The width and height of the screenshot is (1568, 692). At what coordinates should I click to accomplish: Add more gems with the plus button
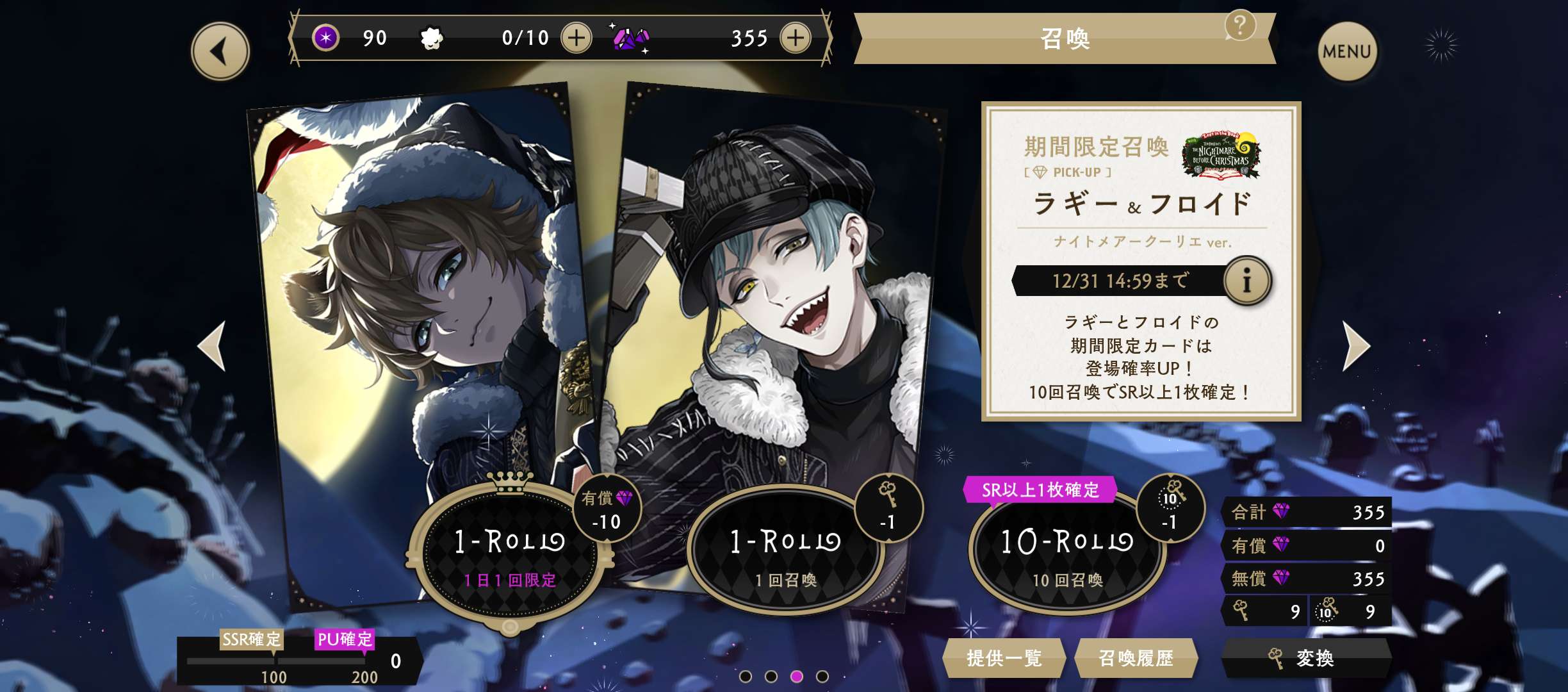coord(795,38)
